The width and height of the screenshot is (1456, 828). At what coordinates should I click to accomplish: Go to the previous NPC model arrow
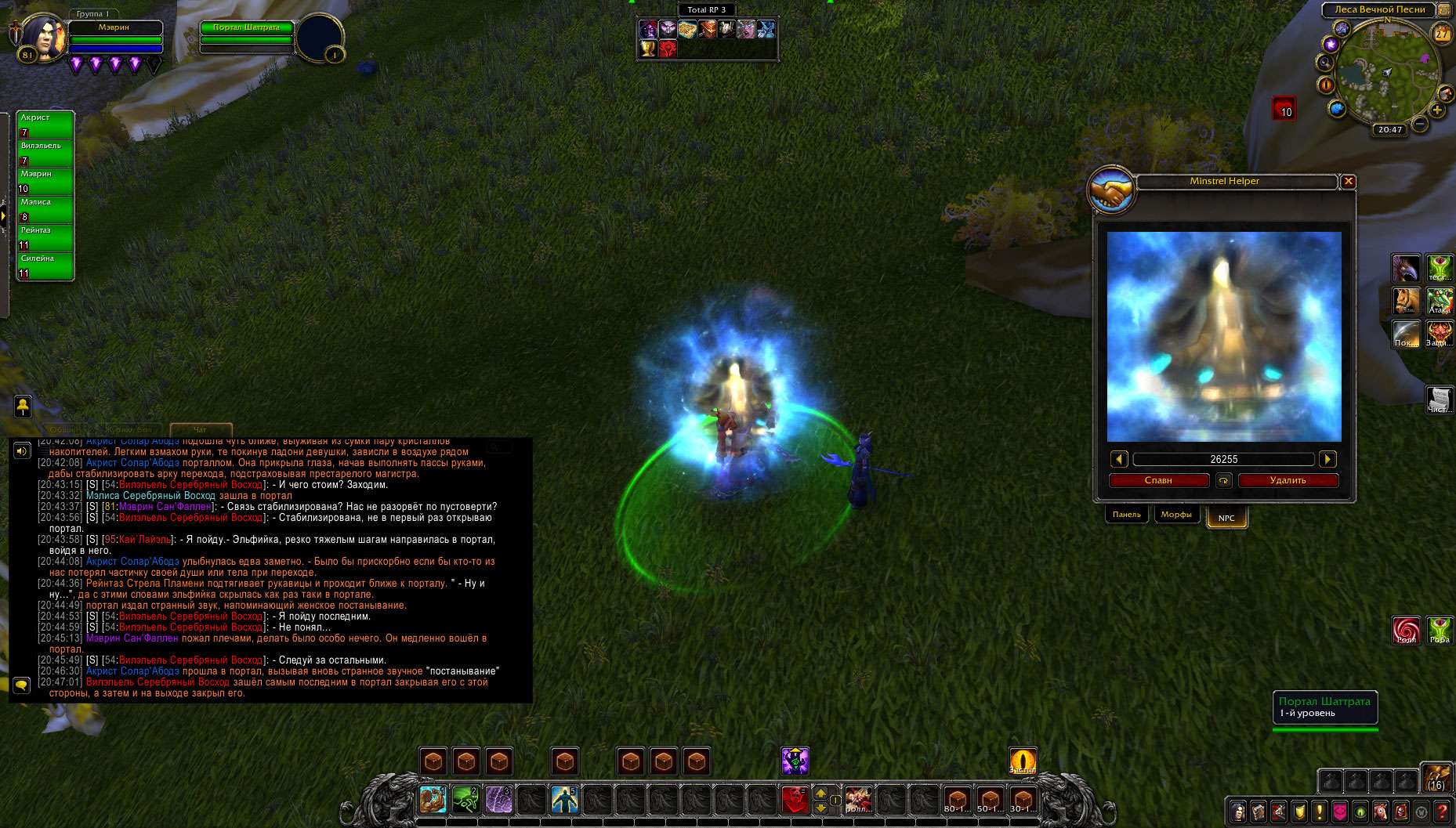(1119, 460)
